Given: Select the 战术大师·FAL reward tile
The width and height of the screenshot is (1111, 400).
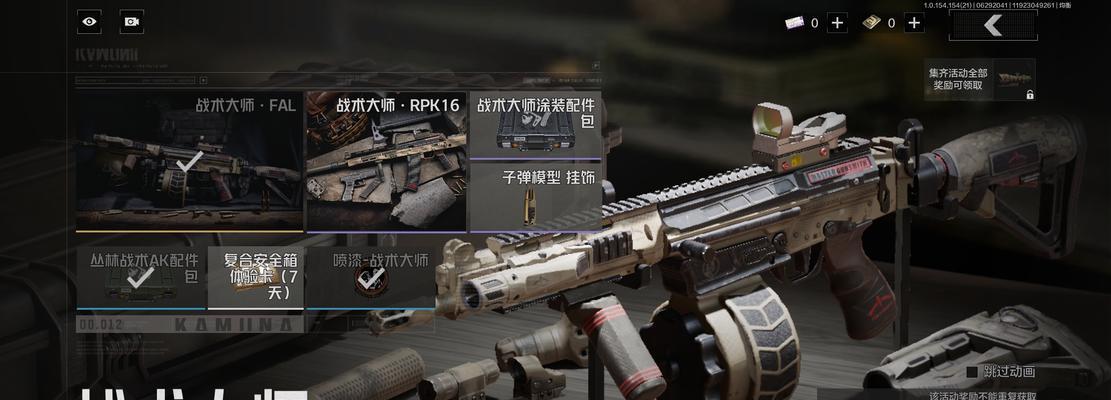Looking at the screenshot, I should (189, 161).
